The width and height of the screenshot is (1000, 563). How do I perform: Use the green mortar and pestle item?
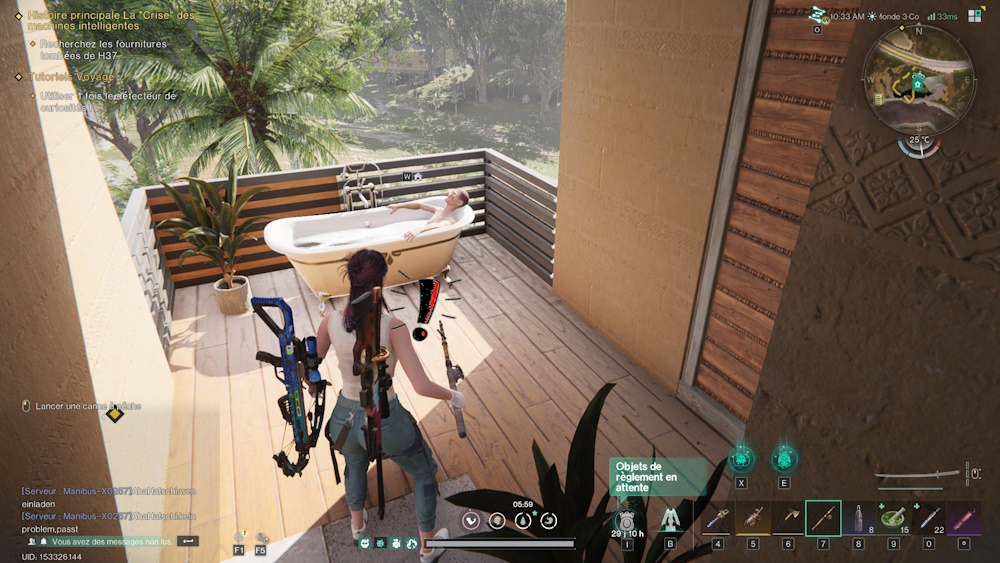[893, 519]
